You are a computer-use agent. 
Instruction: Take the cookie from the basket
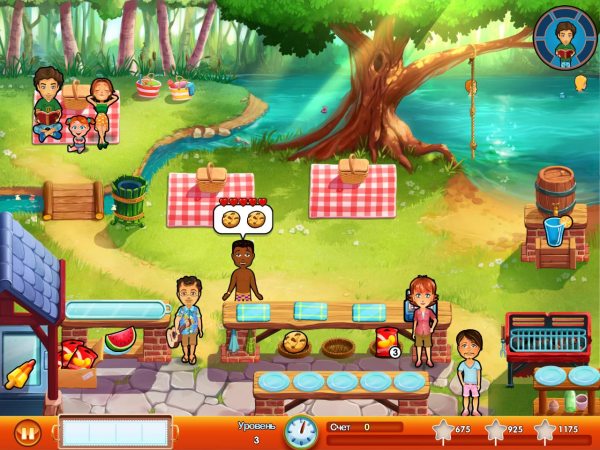point(296,343)
